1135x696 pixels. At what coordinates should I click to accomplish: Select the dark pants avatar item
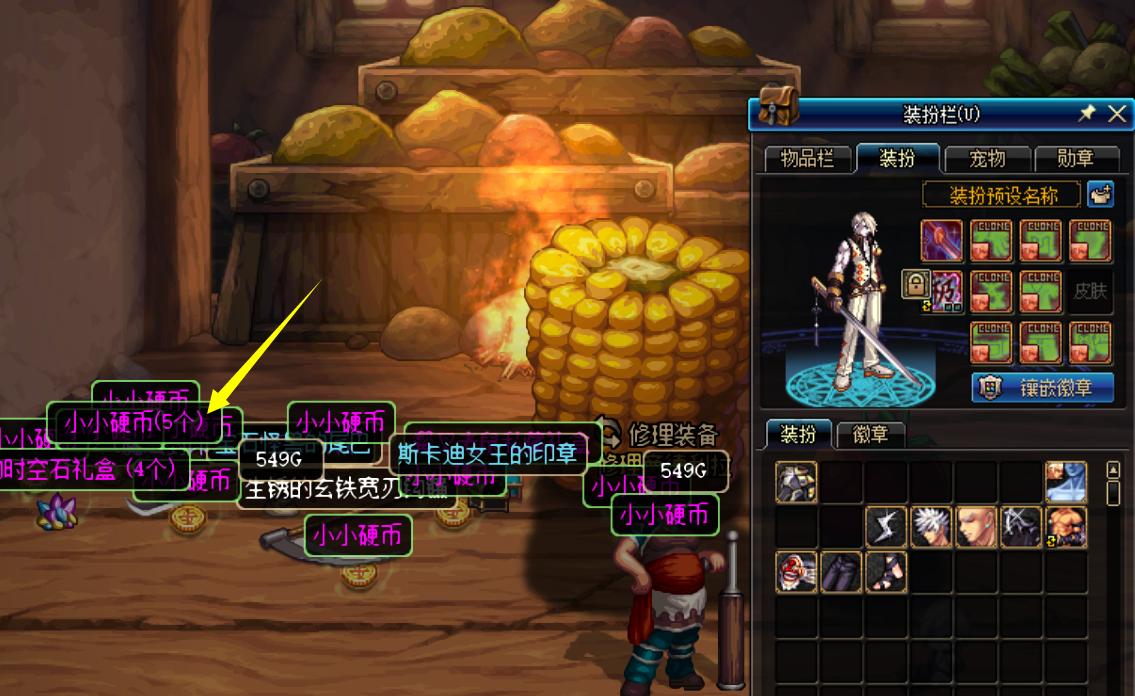[841, 572]
